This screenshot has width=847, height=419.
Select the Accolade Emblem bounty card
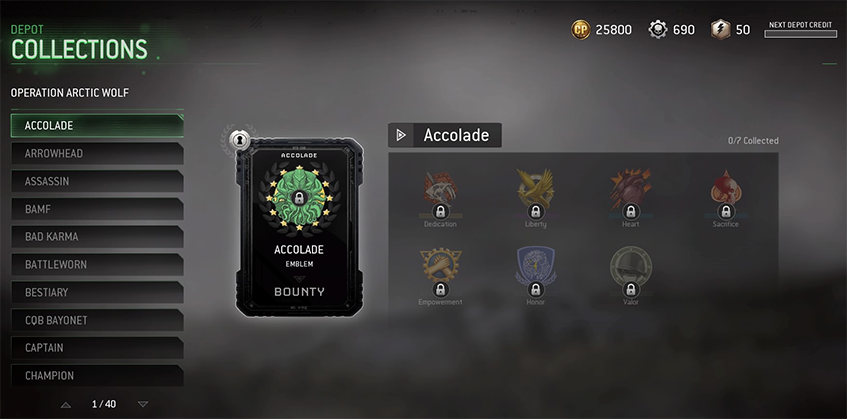pos(300,227)
